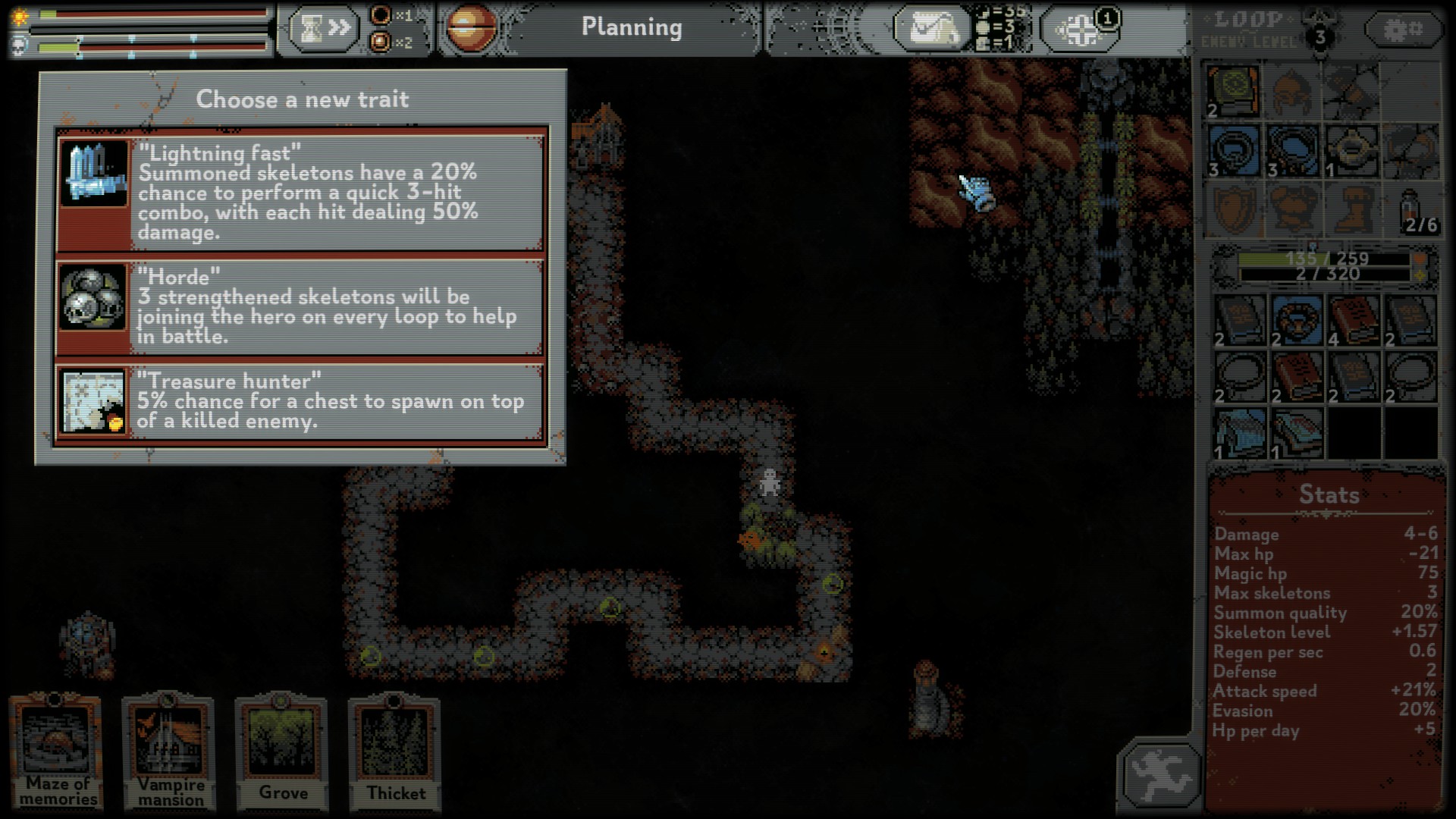1456x819 pixels.
Task: Open the resources bag button
Action: click(x=932, y=30)
